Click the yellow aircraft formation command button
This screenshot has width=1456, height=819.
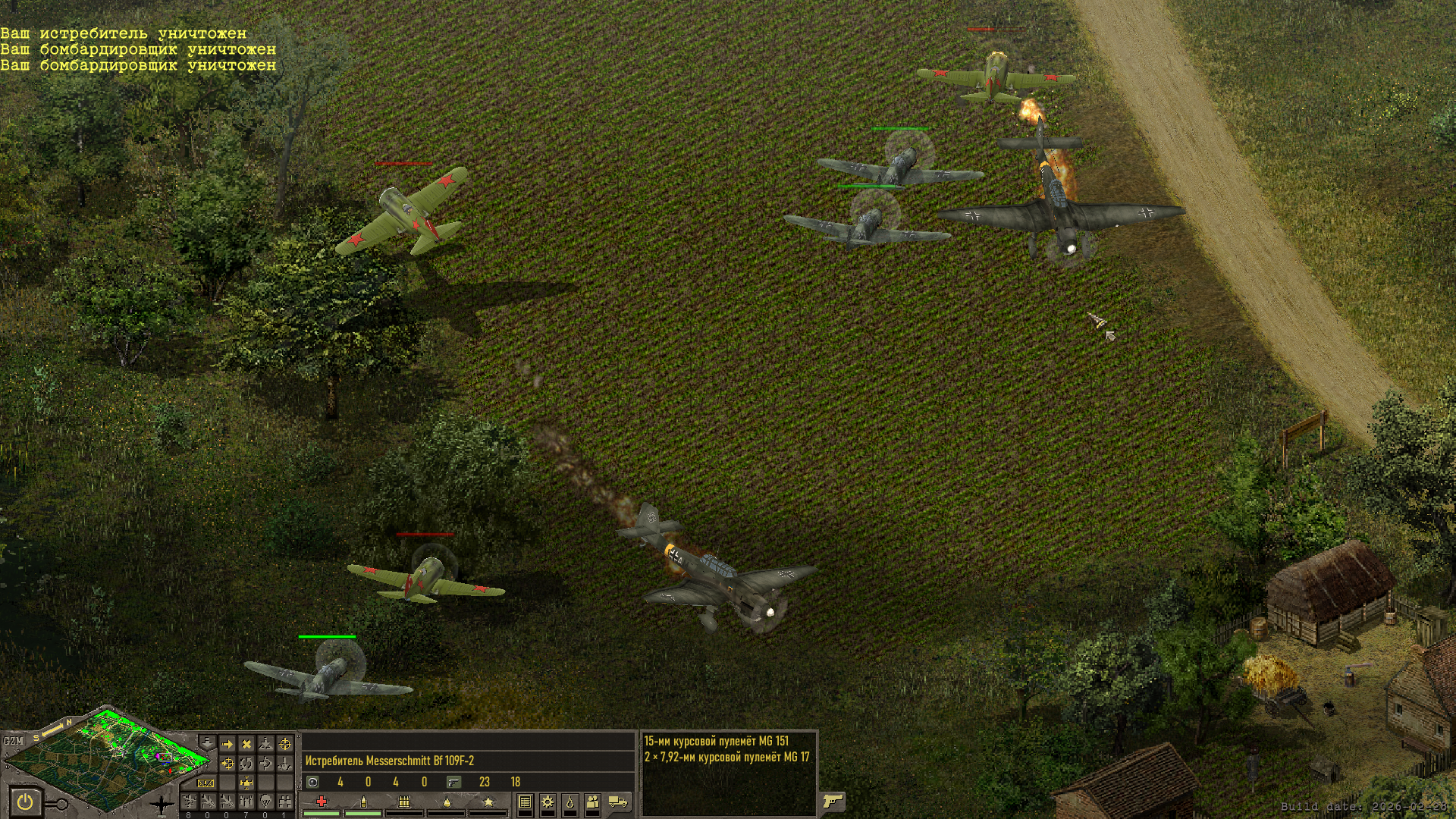click(x=246, y=783)
